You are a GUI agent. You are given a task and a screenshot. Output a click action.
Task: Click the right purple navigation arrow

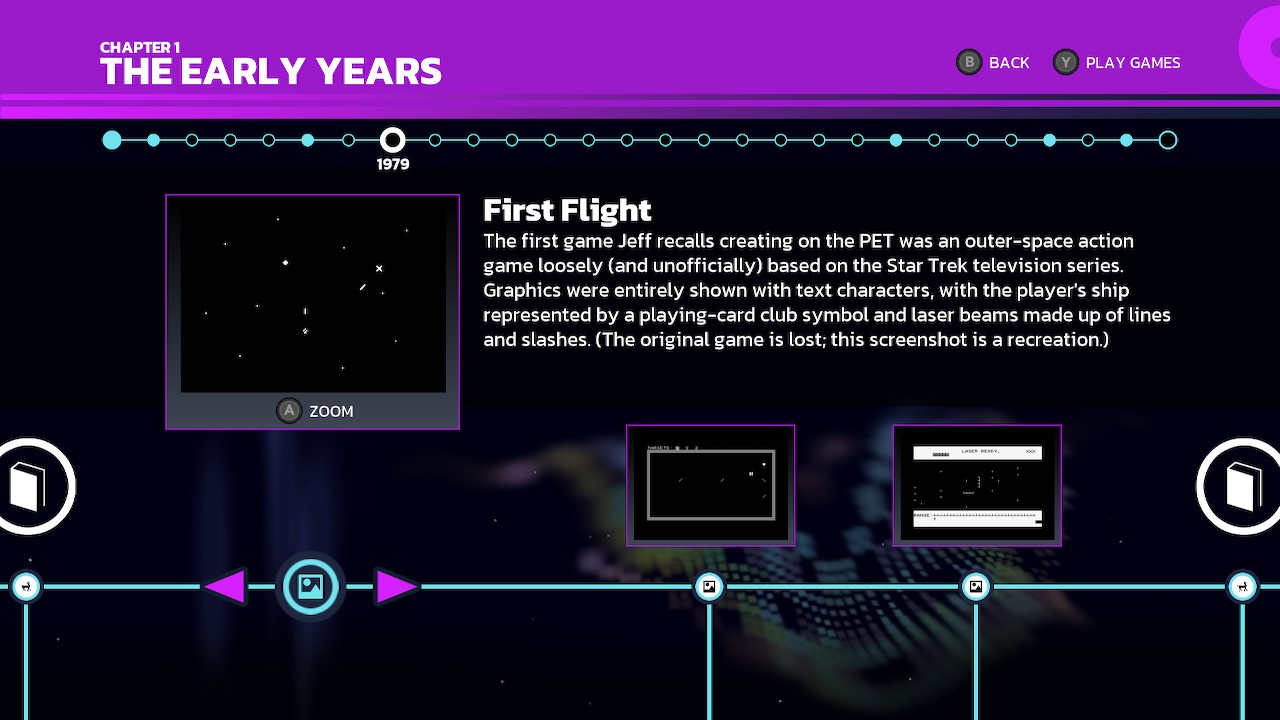click(396, 587)
